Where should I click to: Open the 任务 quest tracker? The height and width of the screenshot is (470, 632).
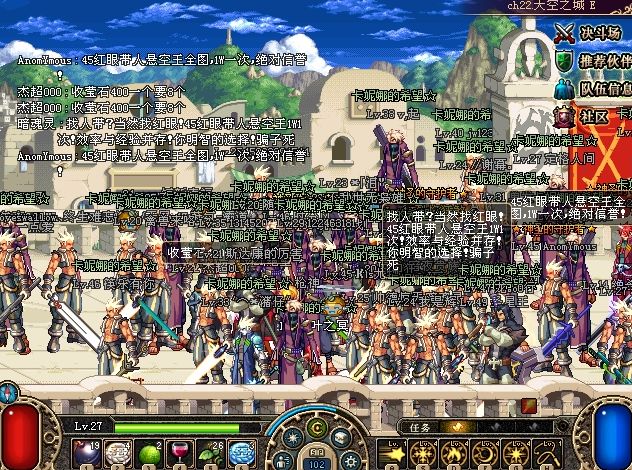[420, 426]
